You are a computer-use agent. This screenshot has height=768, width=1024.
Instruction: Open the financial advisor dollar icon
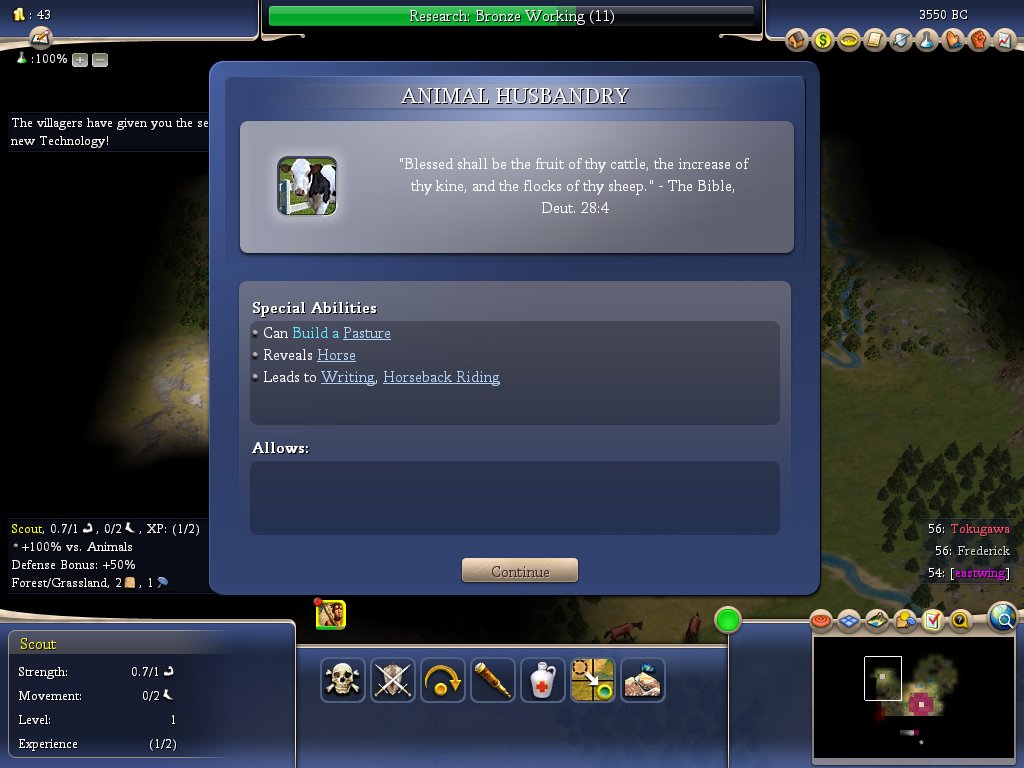pyautogui.click(x=823, y=40)
